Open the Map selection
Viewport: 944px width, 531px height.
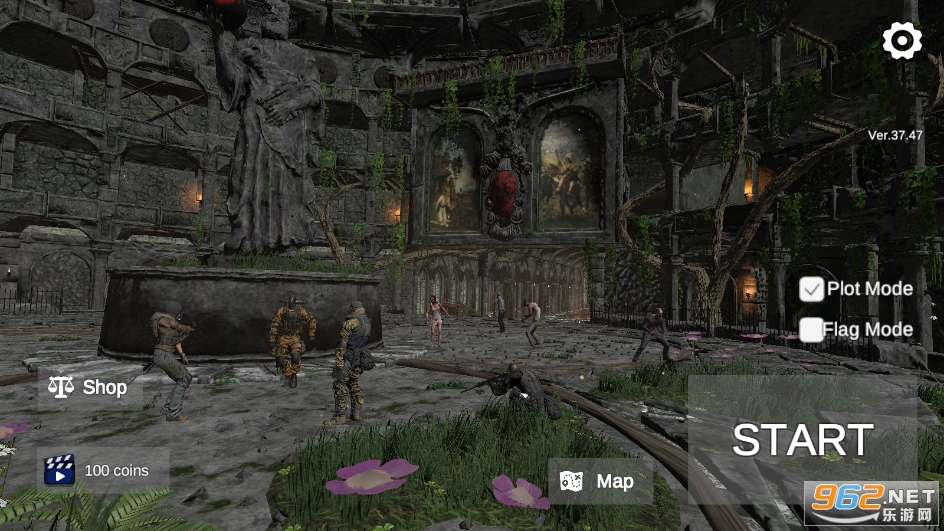point(600,482)
